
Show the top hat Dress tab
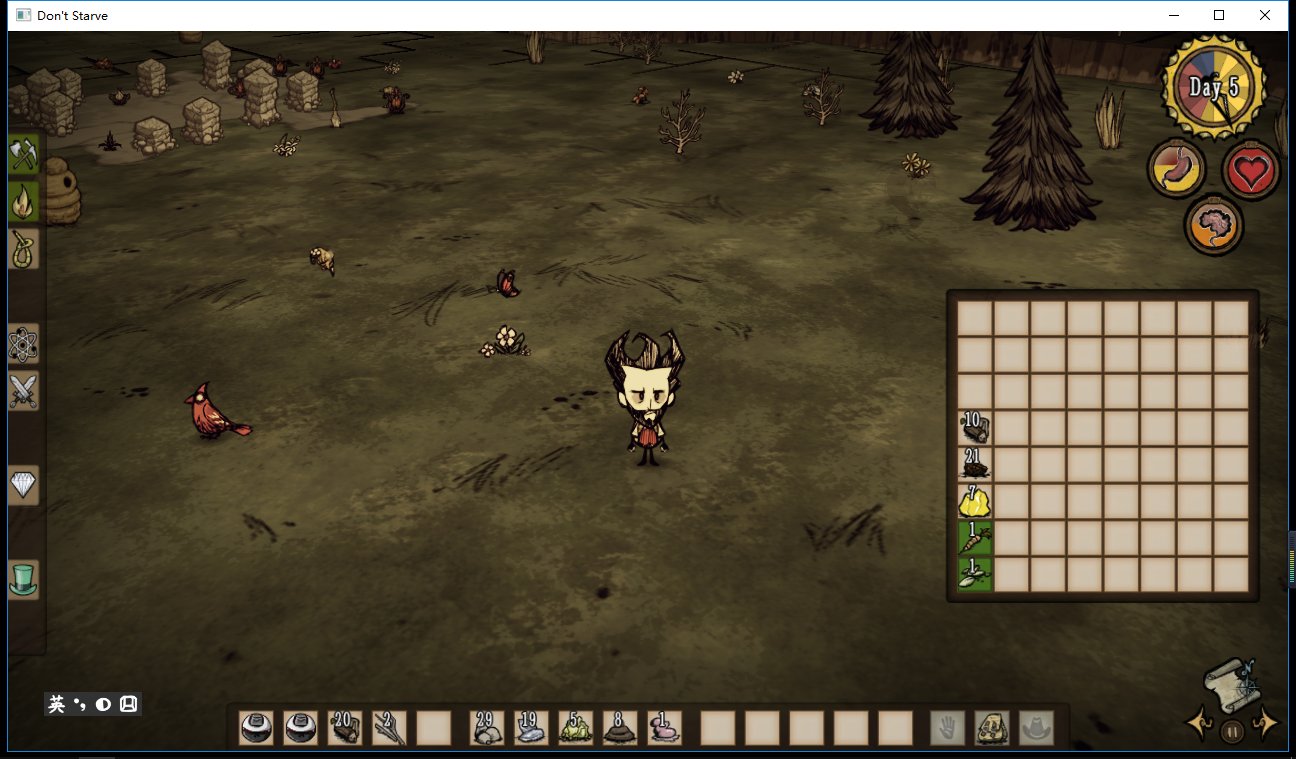click(23, 579)
